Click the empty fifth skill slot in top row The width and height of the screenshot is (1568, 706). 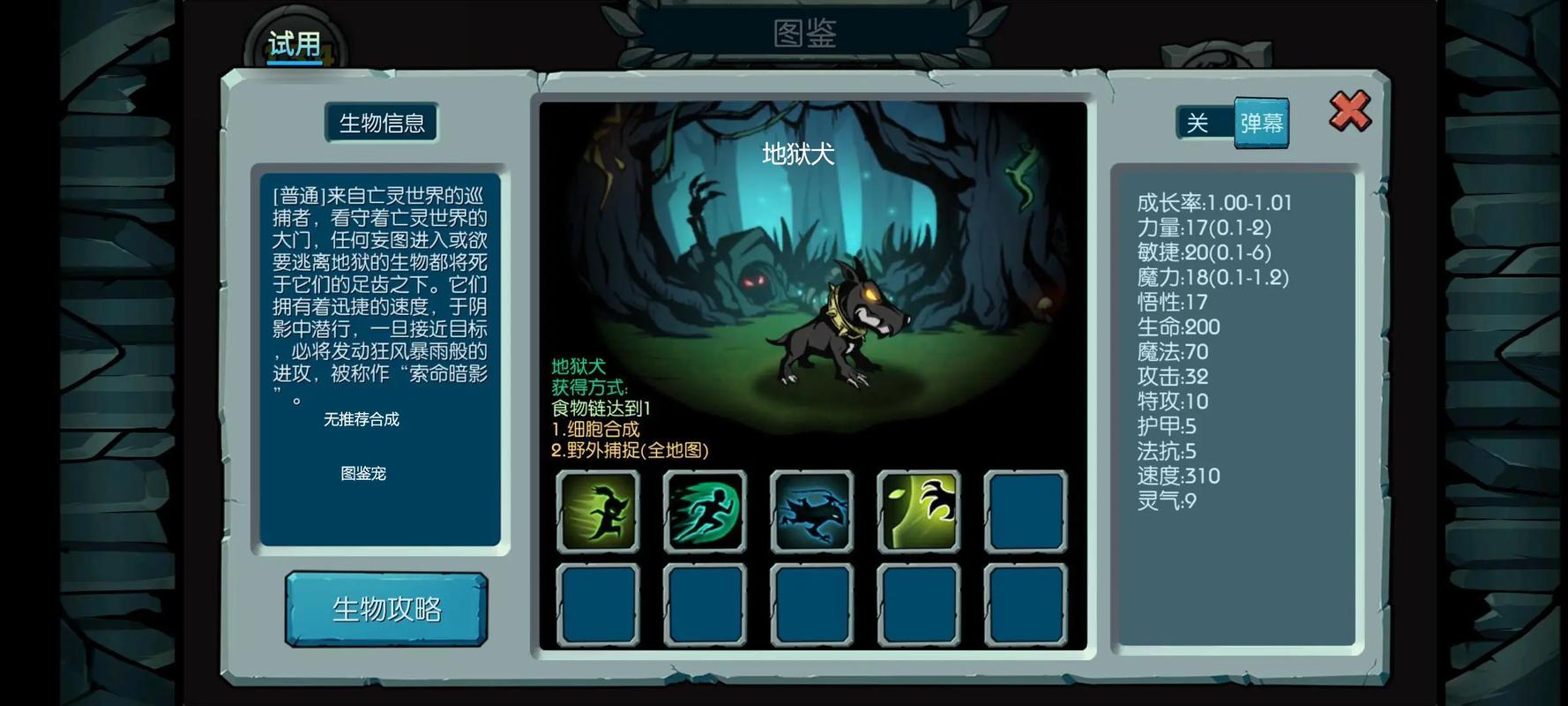[x=1026, y=510]
